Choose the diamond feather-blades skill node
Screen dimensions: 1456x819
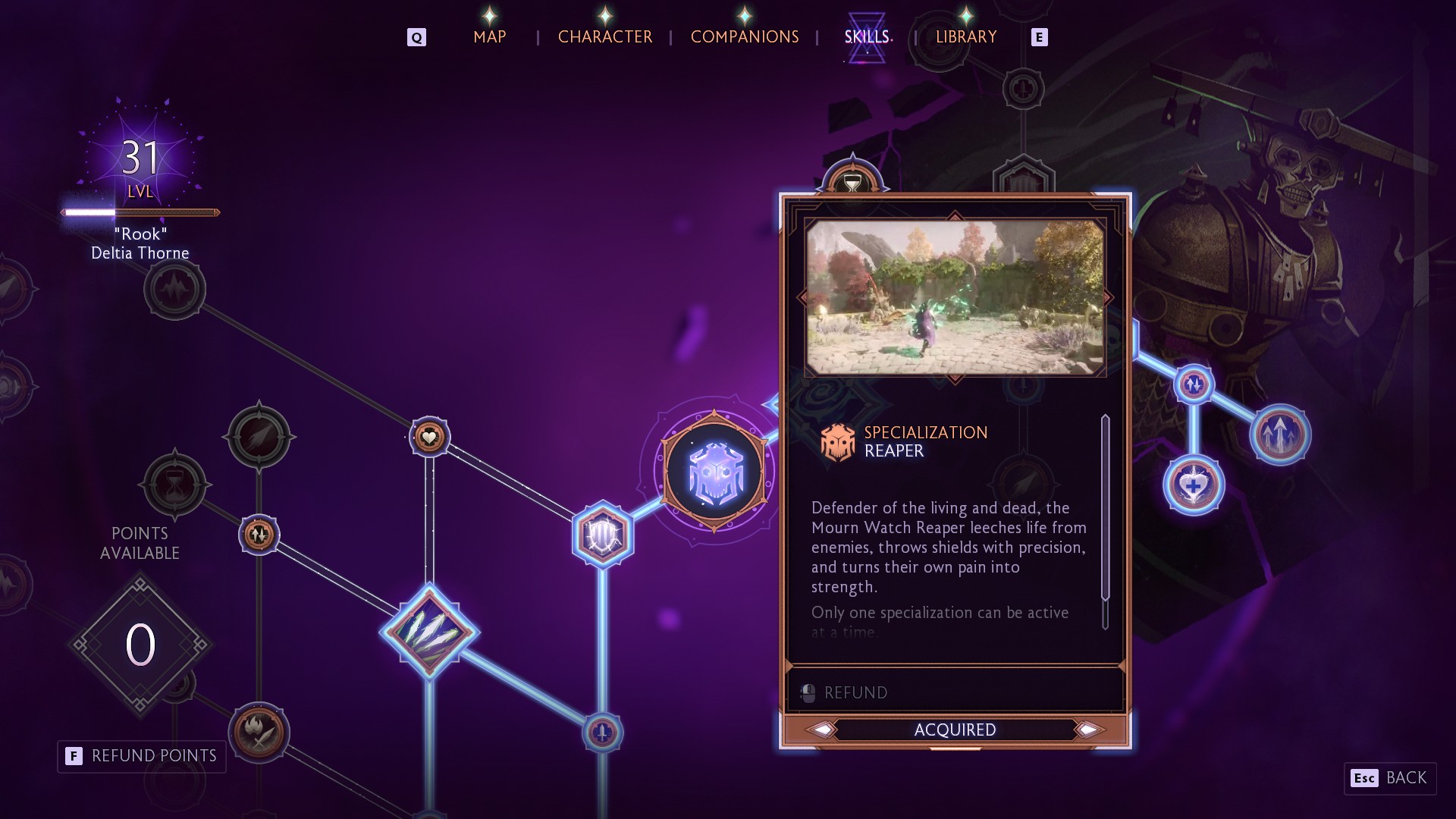[429, 631]
